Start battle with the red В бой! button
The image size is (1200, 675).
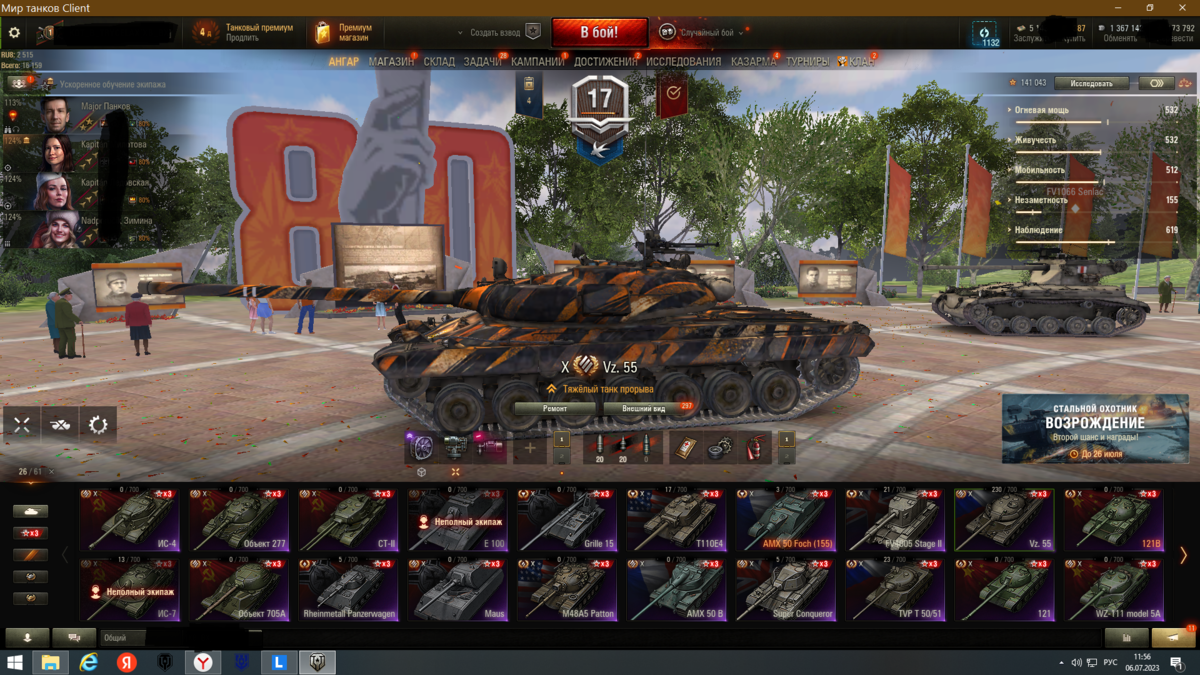point(599,32)
